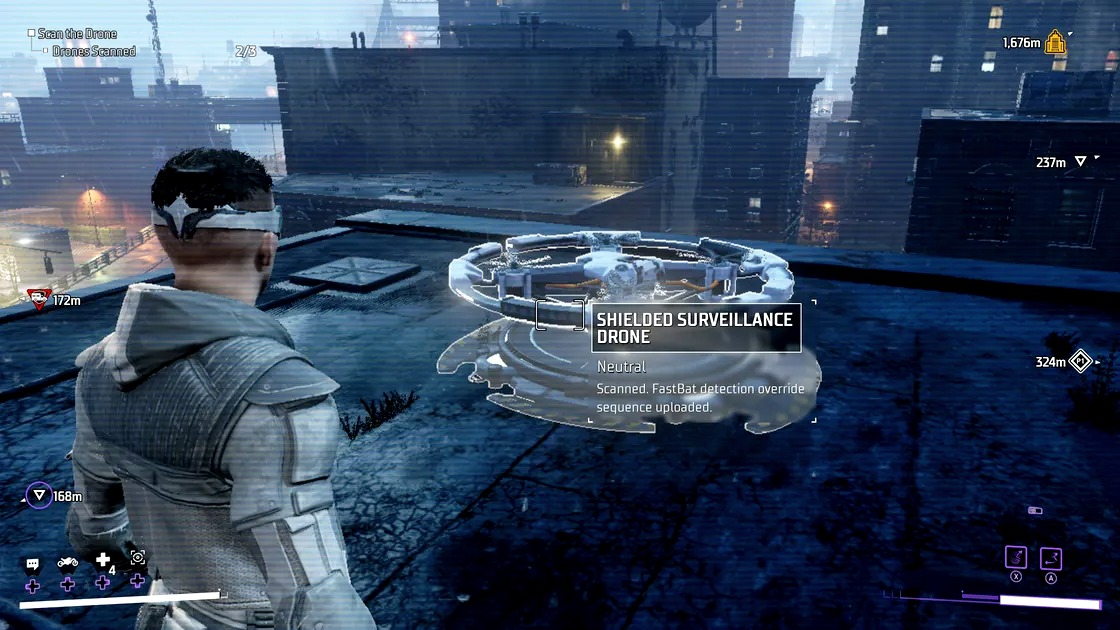The height and width of the screenshot is (630, 1120).
Task: Summon the Batcycle with the motorcycle icon
Action: [x=67, y=562]
